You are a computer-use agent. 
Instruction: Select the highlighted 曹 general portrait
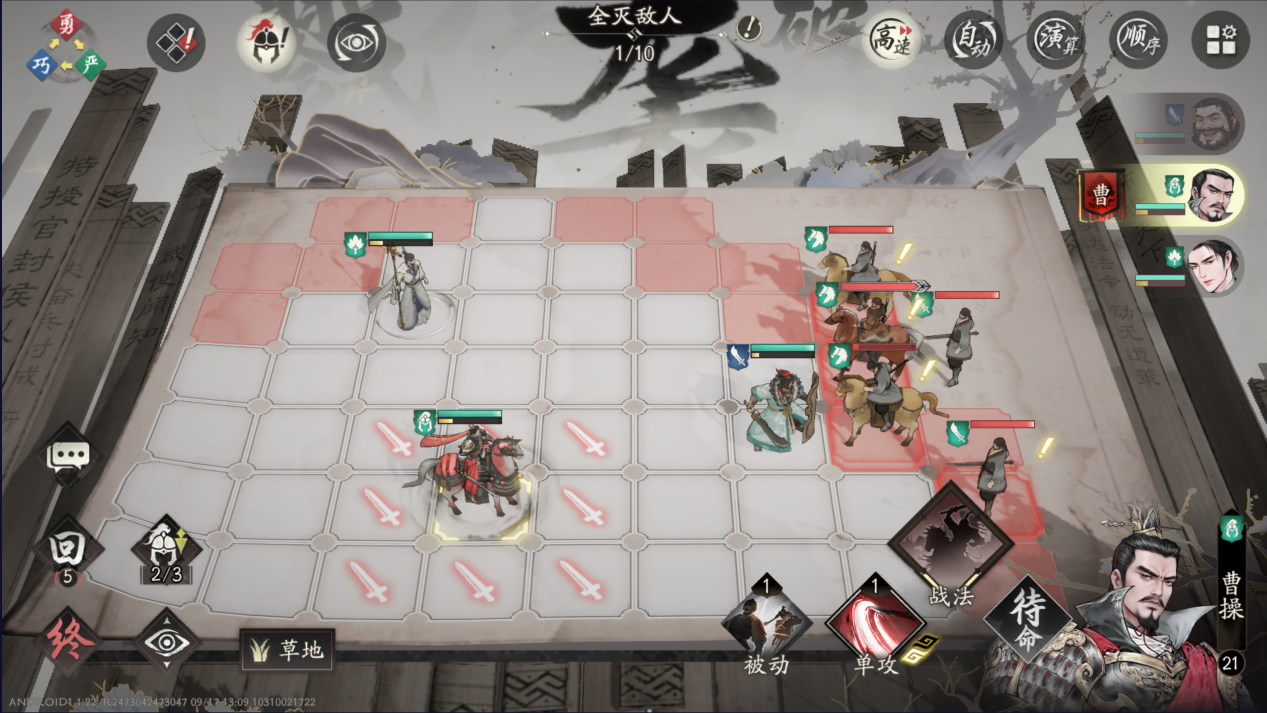tap(1213, 195)
